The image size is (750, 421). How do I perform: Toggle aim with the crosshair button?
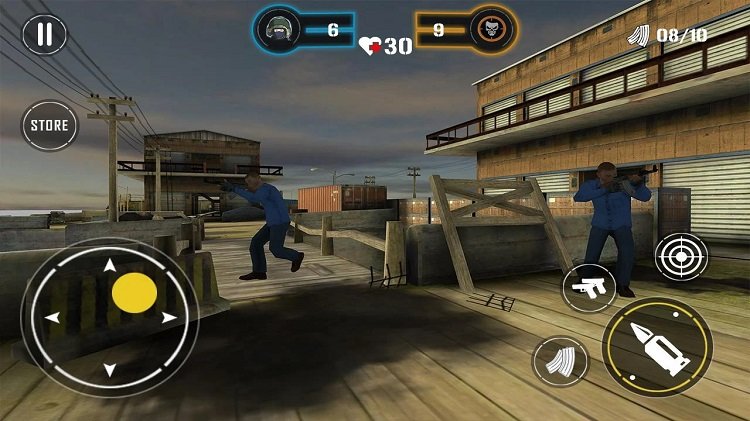681,255
